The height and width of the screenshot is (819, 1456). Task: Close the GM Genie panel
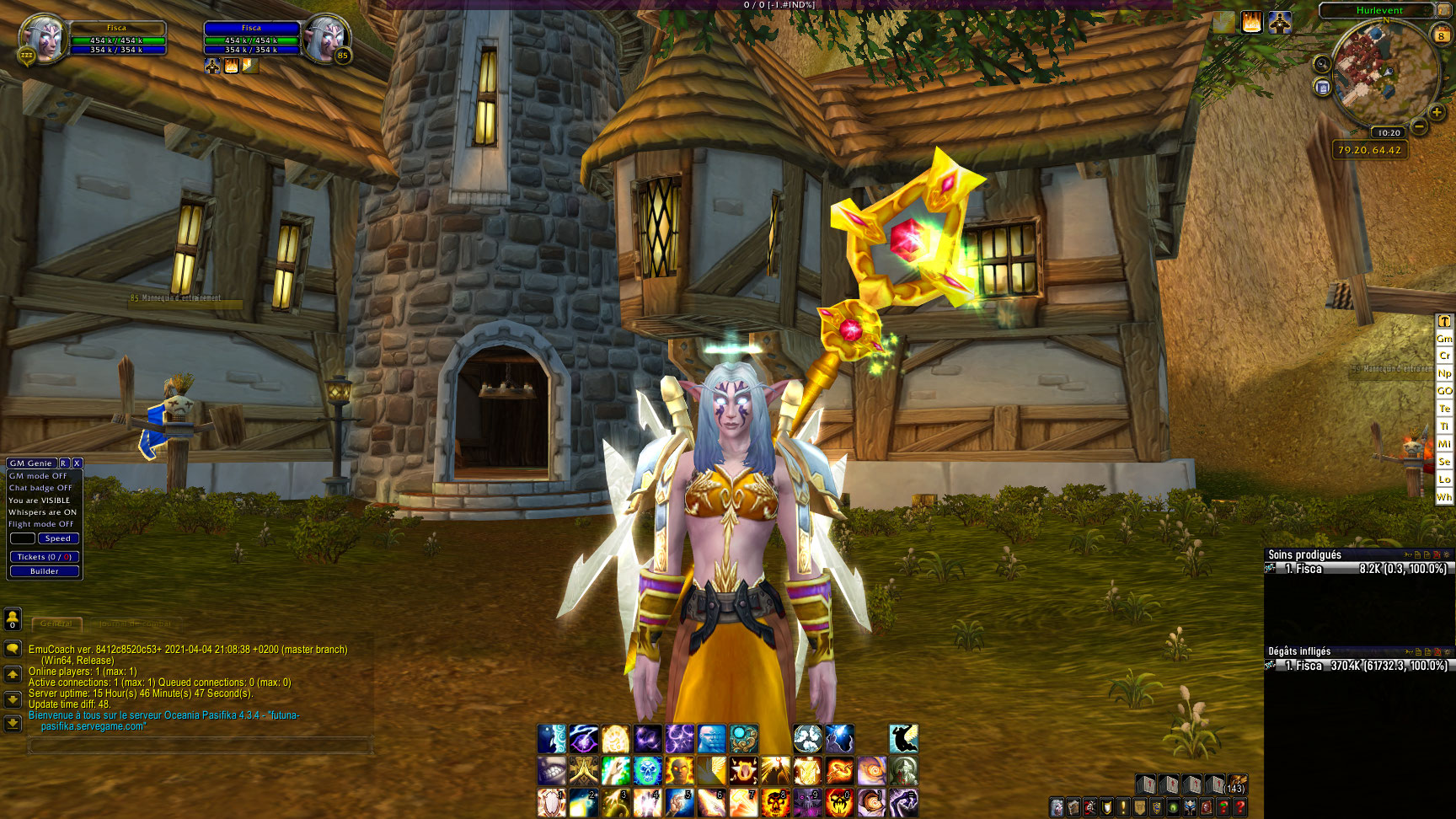point(77,463)
